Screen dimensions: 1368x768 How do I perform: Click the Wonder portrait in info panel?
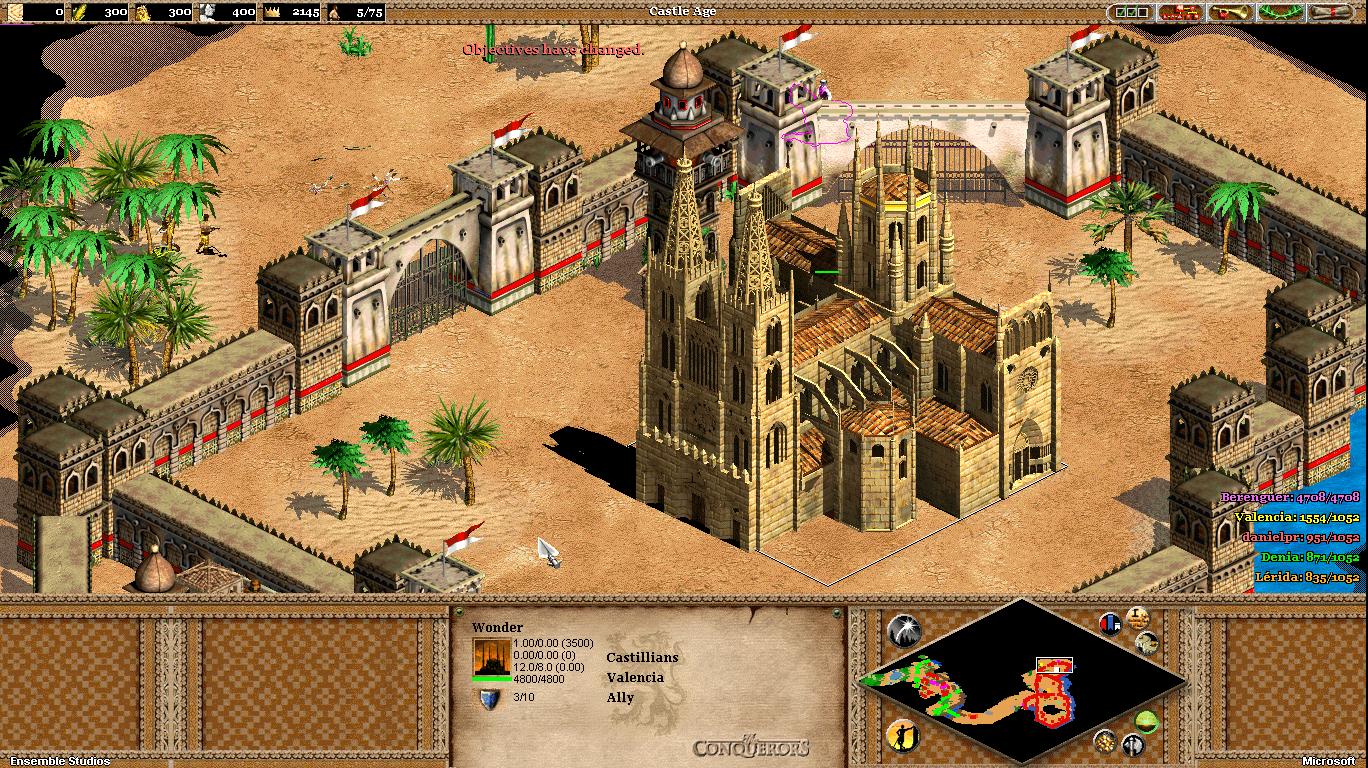[491, 658]
